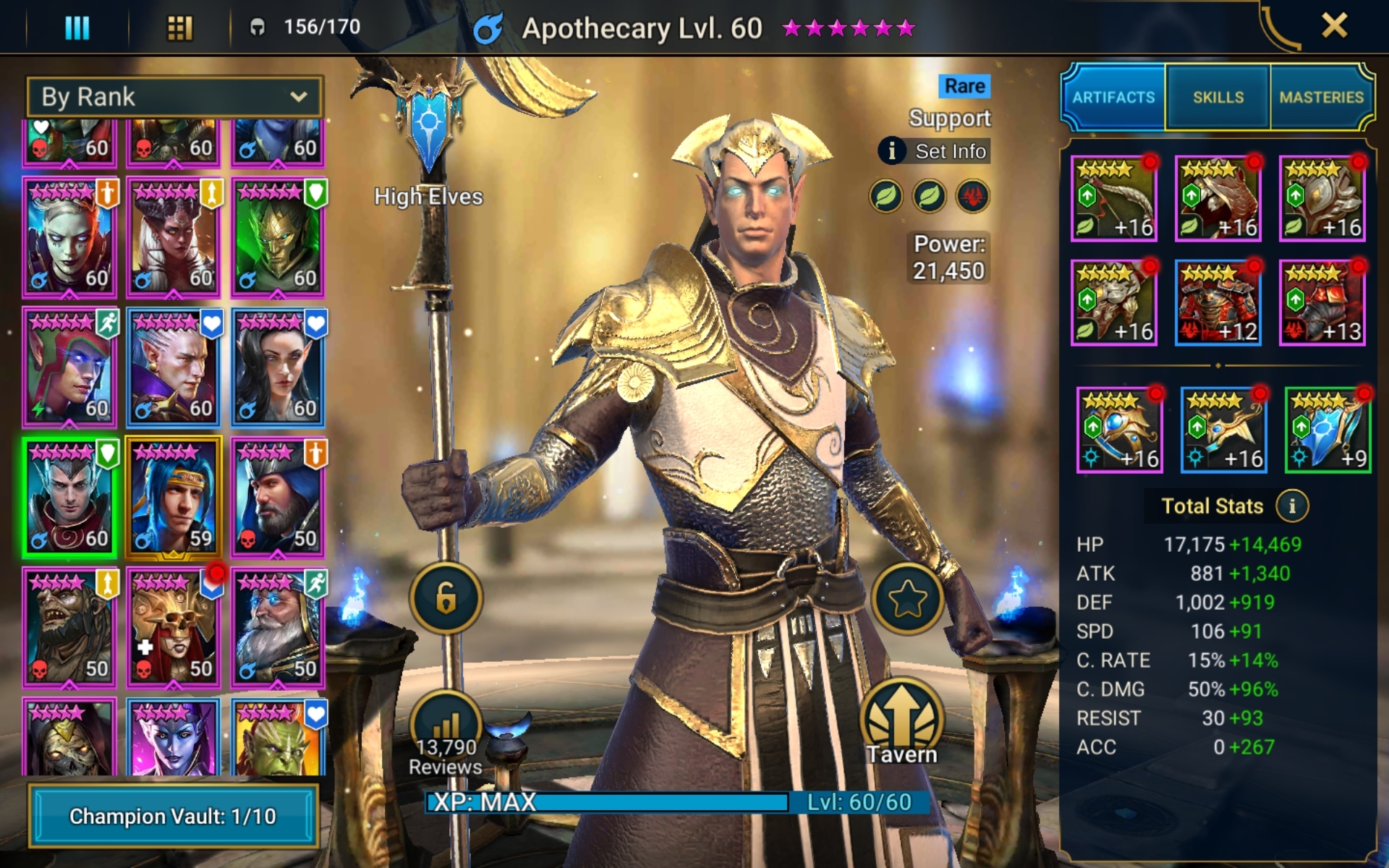This screenshot has height=868, width=1389.
Task: Click the blue sidebar menu bars icon
Action: 77,26
